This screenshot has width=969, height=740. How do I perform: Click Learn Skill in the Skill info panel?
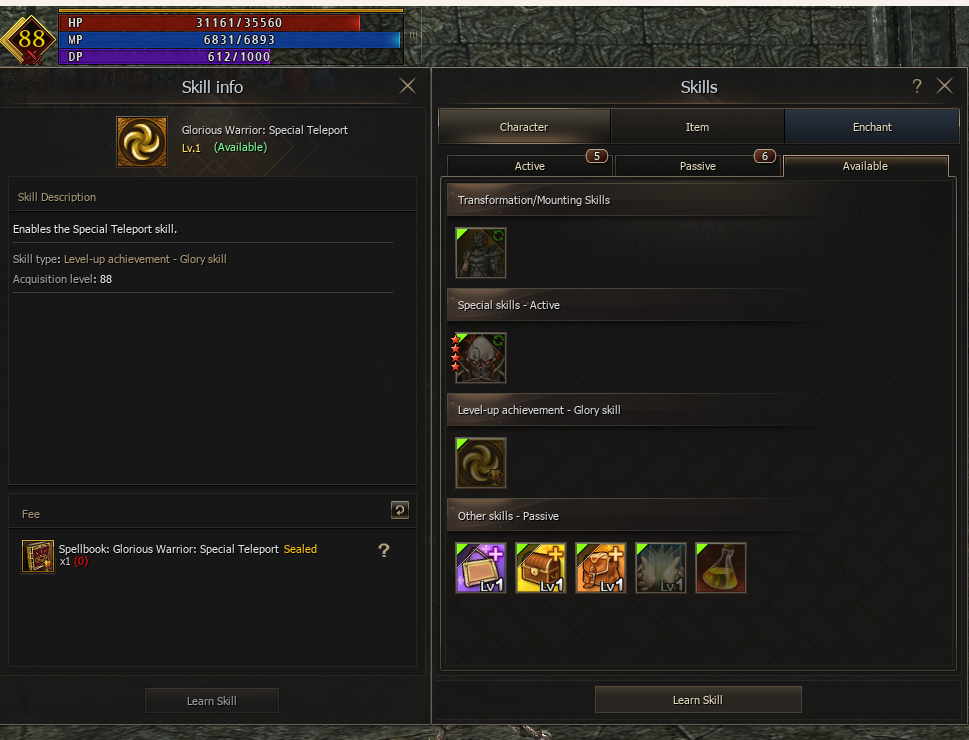211,701
